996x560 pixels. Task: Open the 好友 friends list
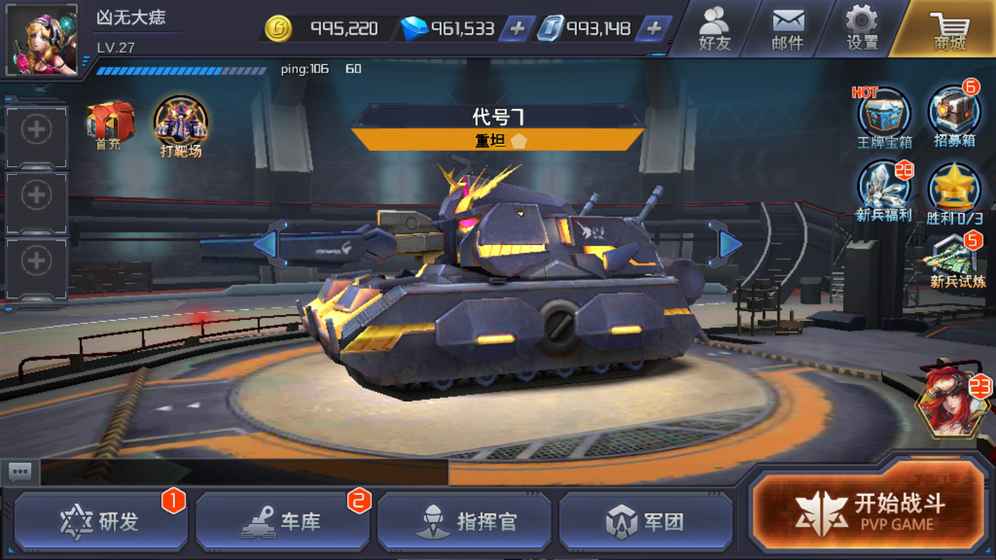point(714,28)
